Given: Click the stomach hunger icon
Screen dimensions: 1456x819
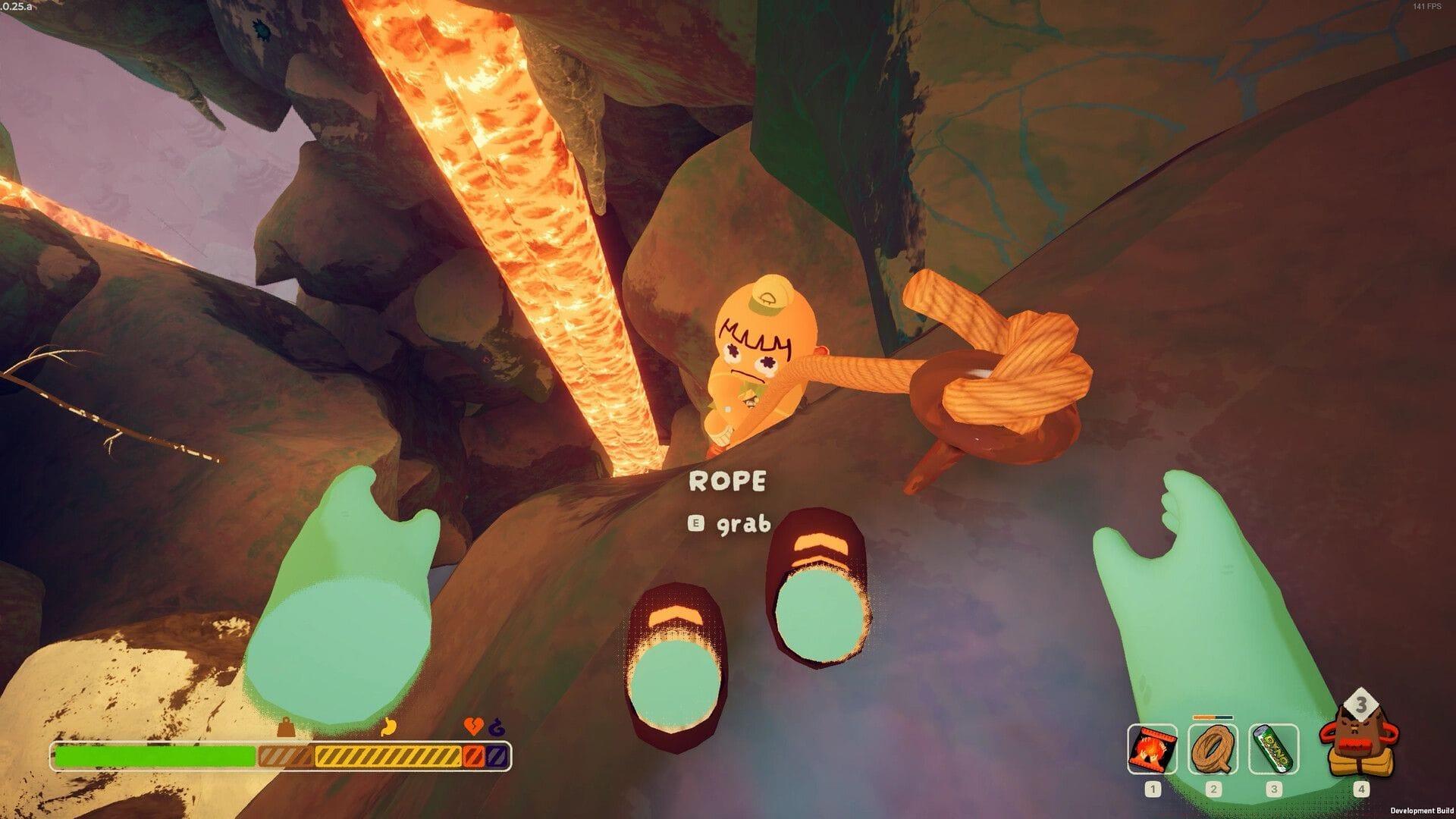Looking at the screenshot, I should pyautogui.click(x=387, y=726).
